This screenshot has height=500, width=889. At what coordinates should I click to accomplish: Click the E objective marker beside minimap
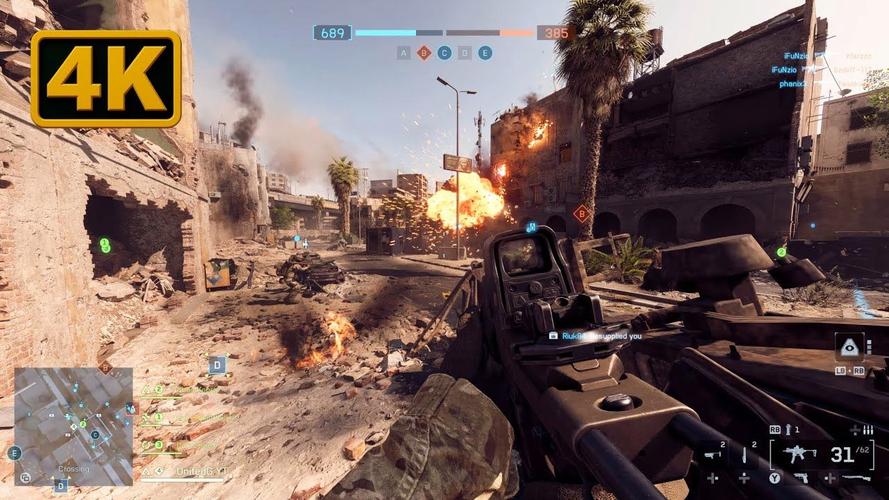point(14,453)
